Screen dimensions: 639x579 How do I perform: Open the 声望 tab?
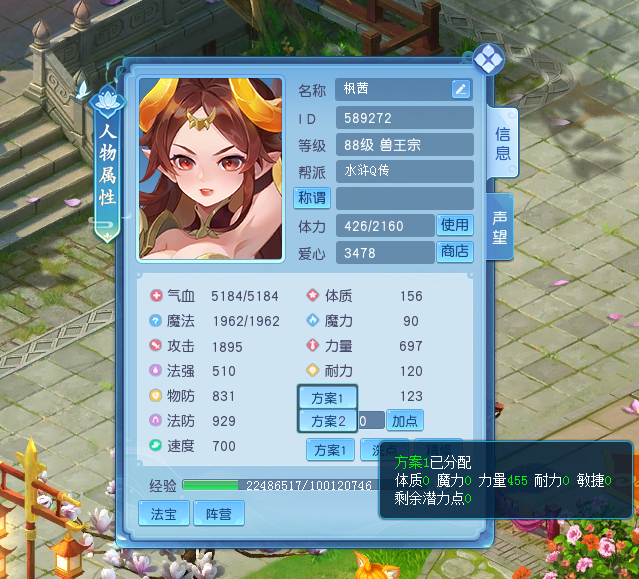click(500, 227)
